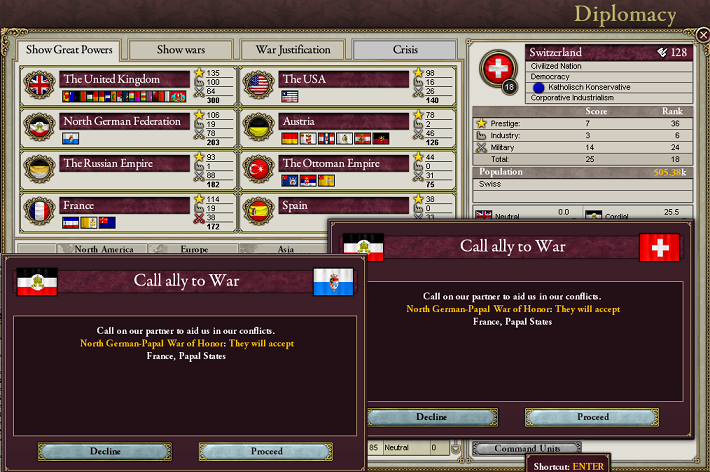Decline in the blue-white flag ally dialog

(105, 451)
